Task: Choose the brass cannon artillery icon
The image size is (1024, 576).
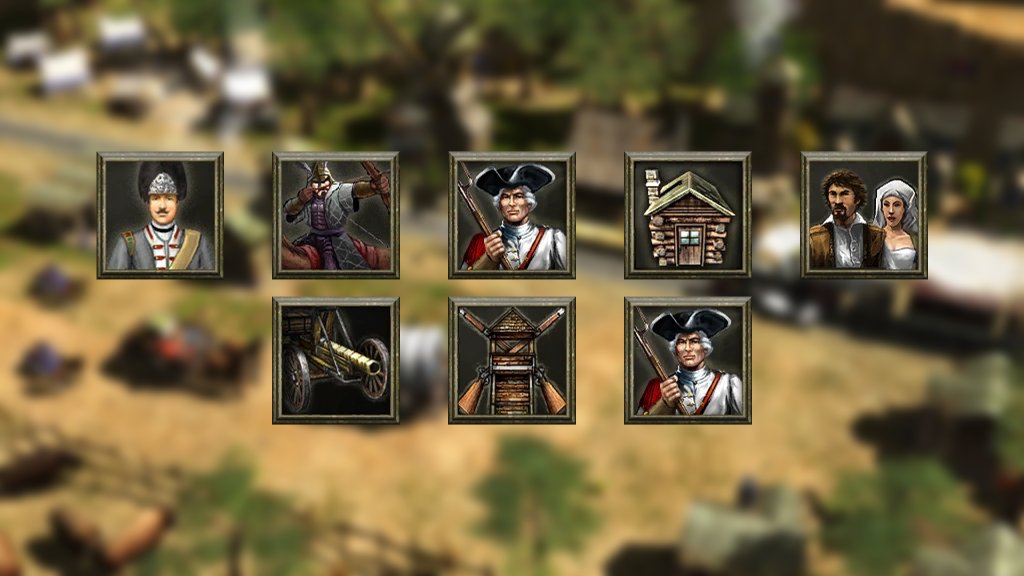Action: click(336, 360)
